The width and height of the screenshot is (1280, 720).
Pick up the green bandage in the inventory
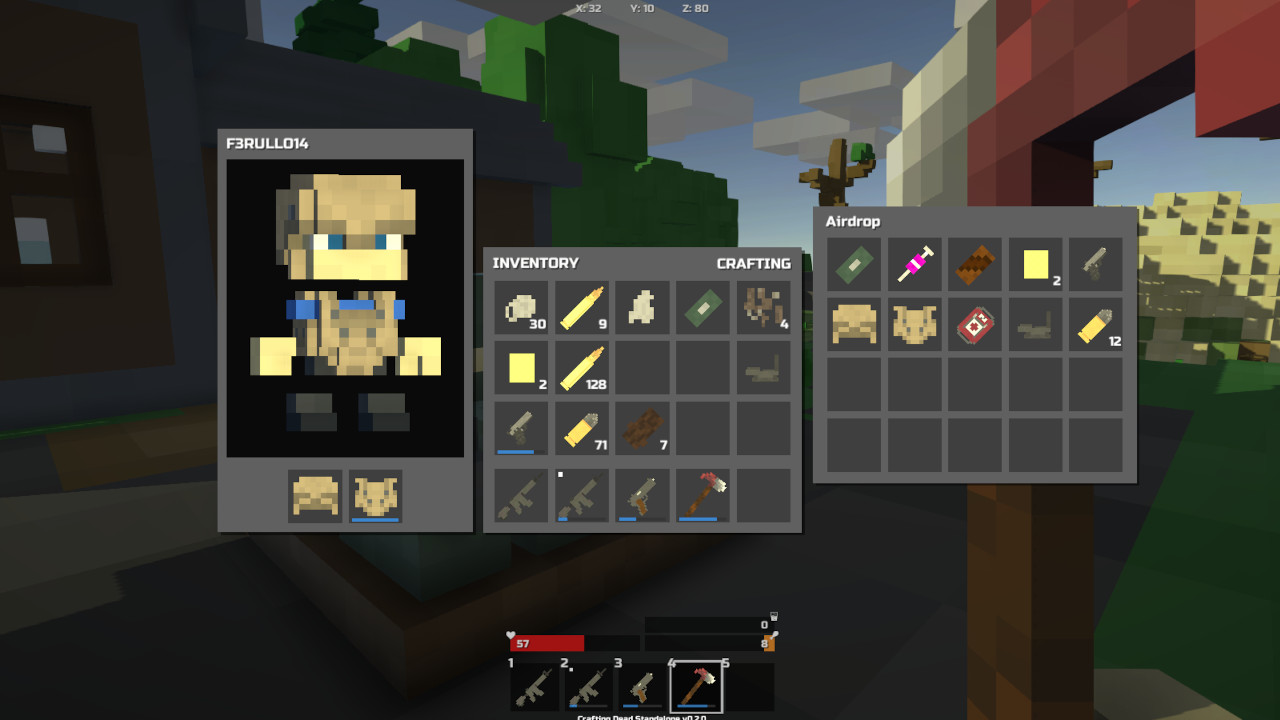(x=702, y=308)
